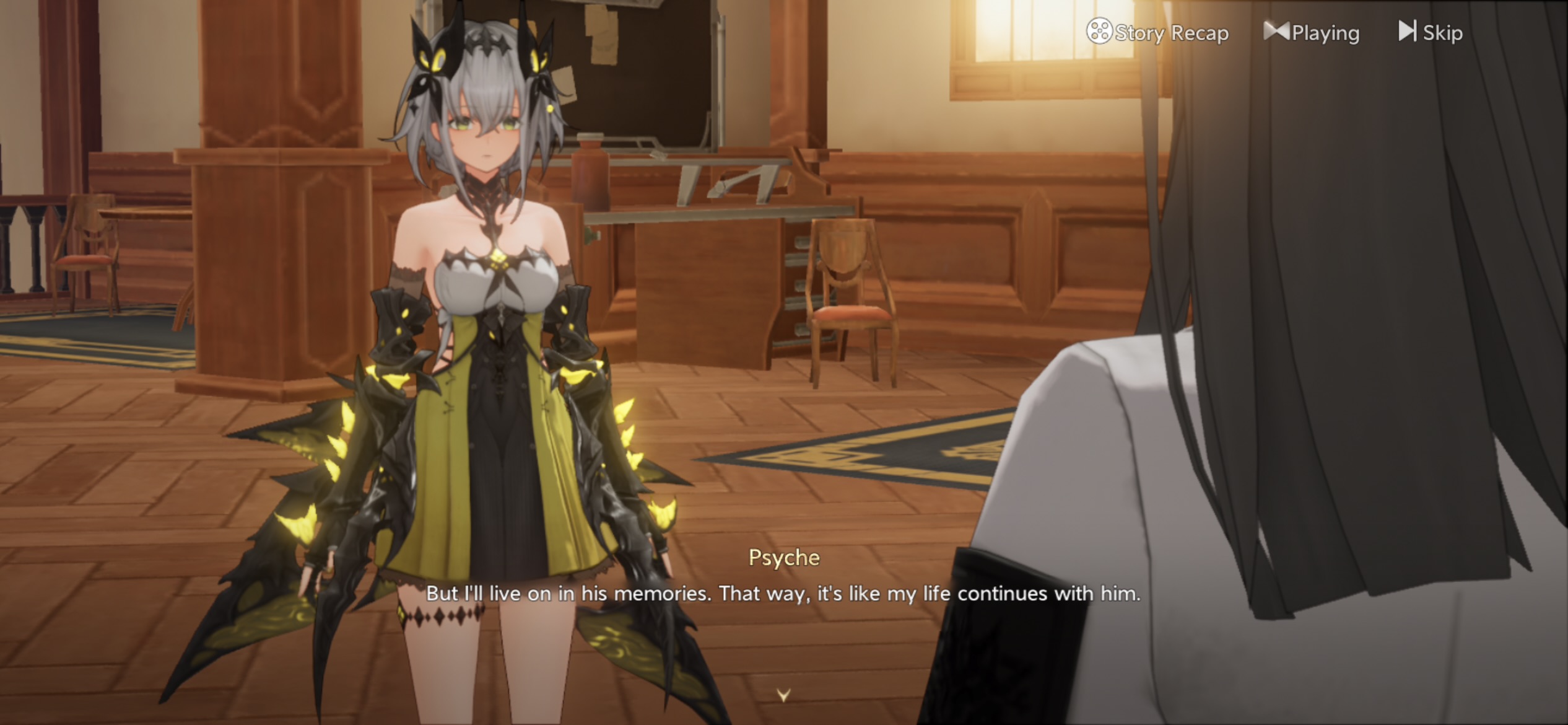Open the Story Recap
The image size is (1568, 725).
coord(1157,32)
